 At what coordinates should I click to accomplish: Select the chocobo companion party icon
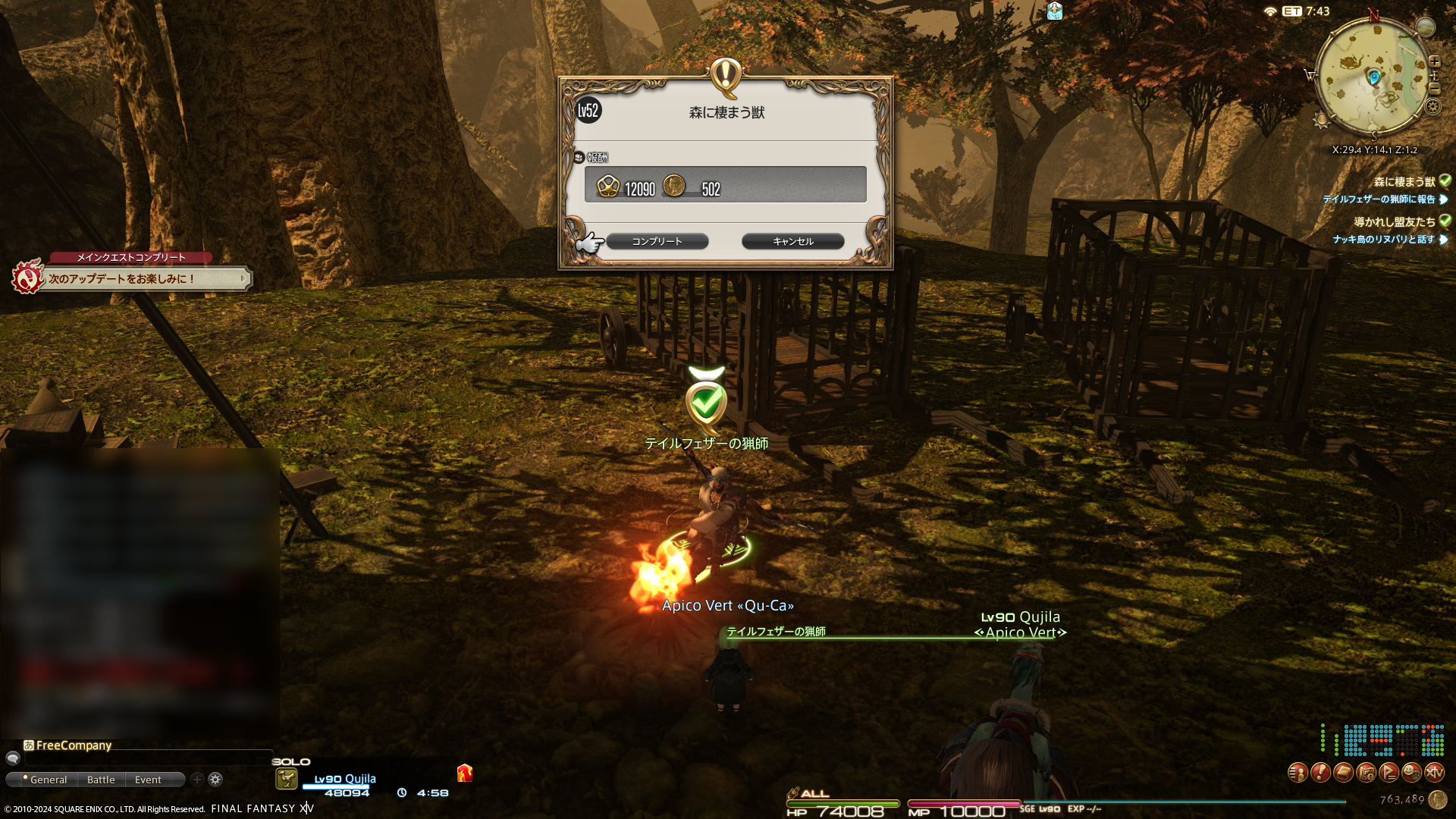click(286, 779)
